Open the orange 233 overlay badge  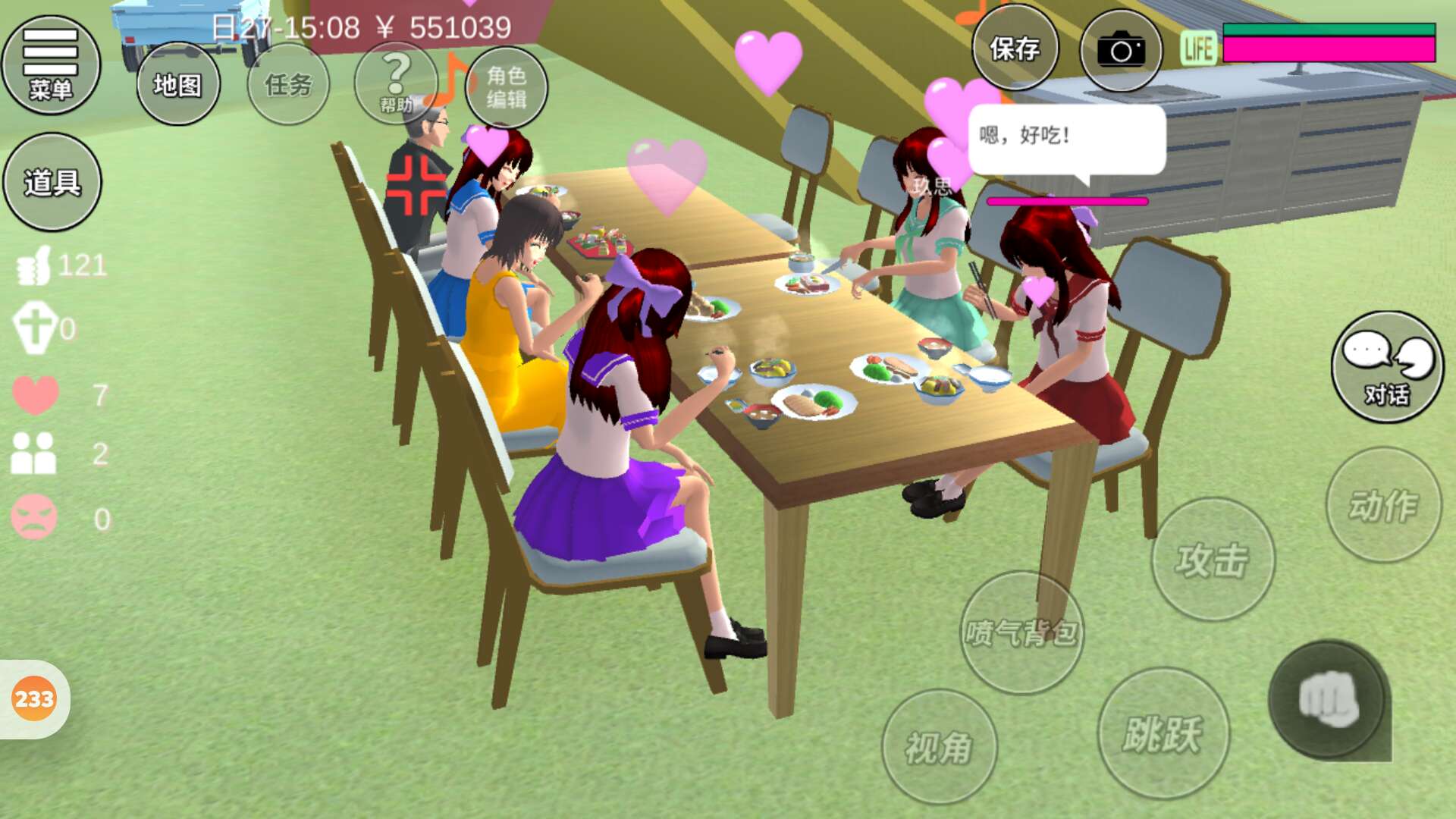click(34, 698)
